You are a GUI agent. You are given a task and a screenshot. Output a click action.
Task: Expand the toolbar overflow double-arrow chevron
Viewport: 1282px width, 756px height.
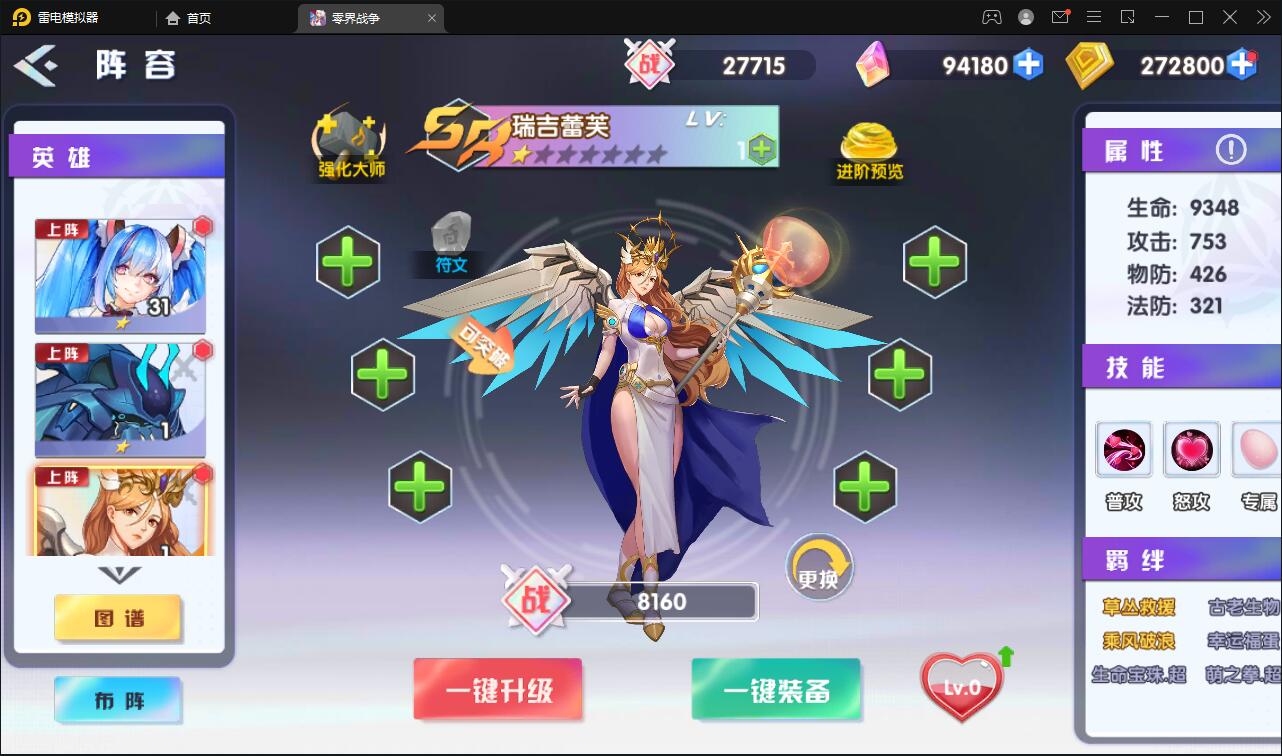pos(1262,17)
